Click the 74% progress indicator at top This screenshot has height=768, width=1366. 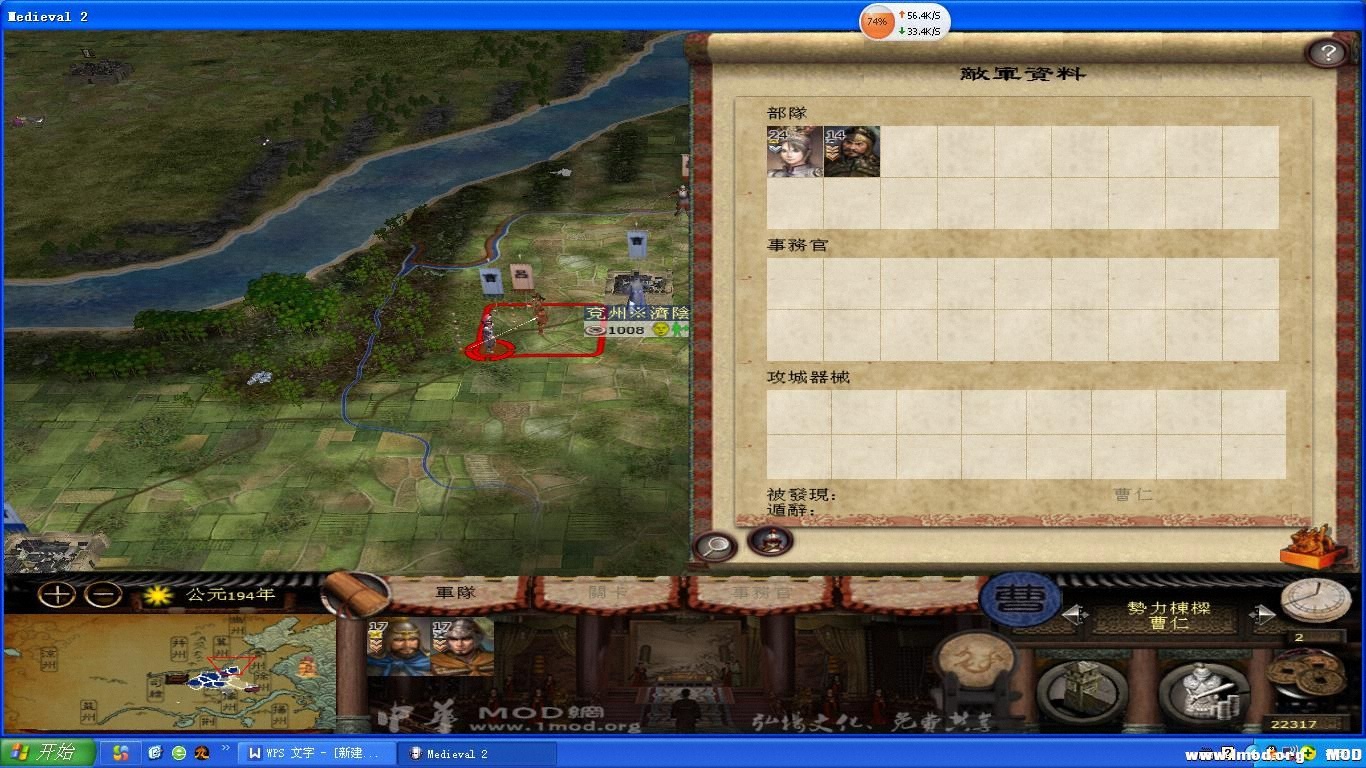pos(876,21)
